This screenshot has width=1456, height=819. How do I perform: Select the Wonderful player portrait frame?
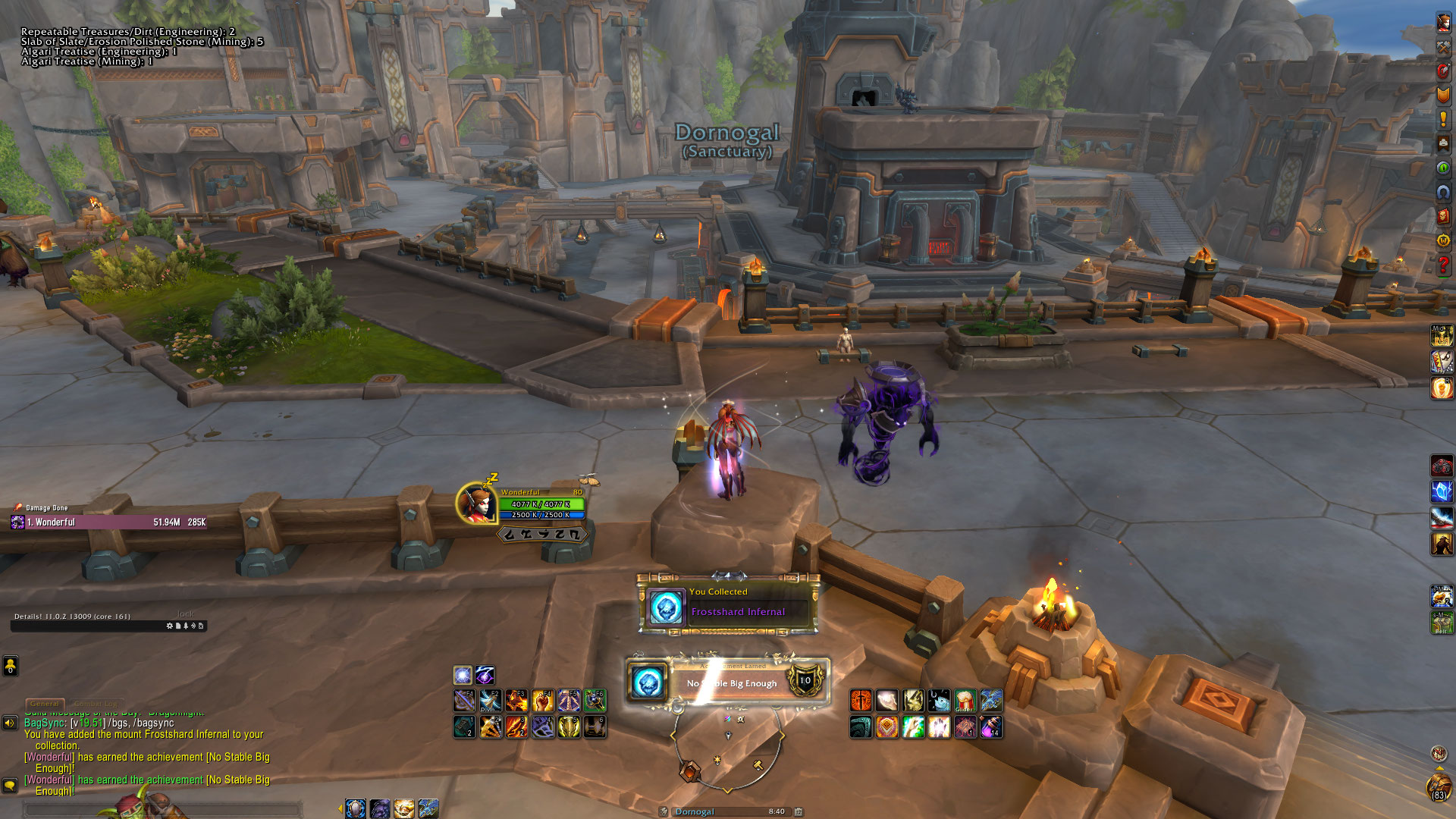pos(476,503)
